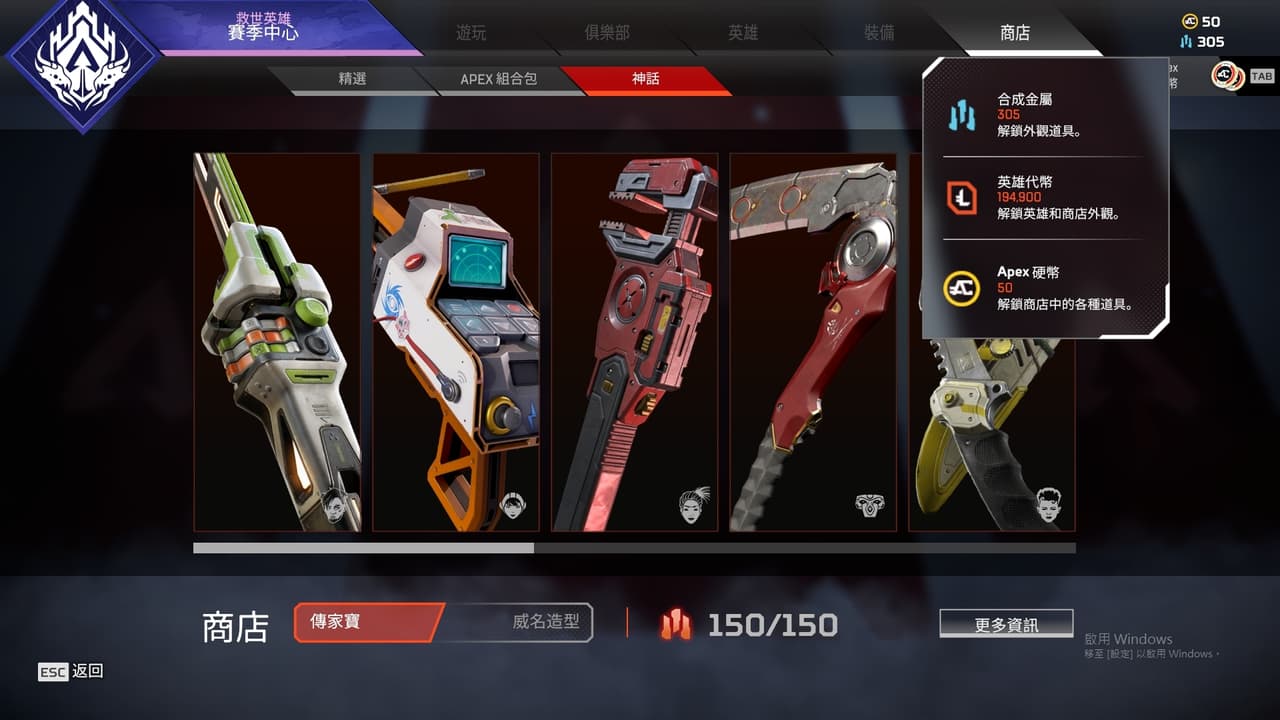Viewport: 1280px width, 720px height.
Task: Choose the red-handled scythe heirloom
Action: coord(813,341)
